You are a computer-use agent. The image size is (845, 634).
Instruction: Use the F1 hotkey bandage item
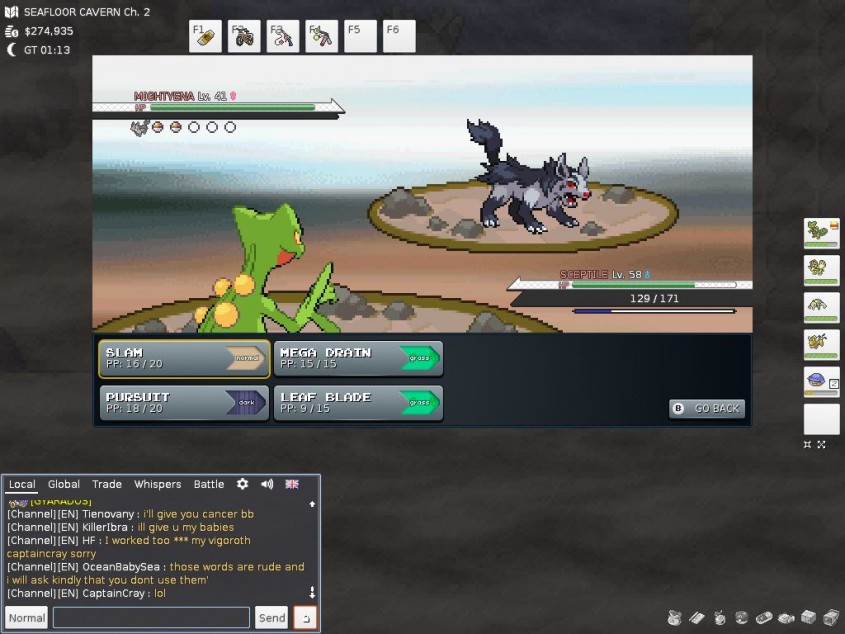(x=205, y=37)
